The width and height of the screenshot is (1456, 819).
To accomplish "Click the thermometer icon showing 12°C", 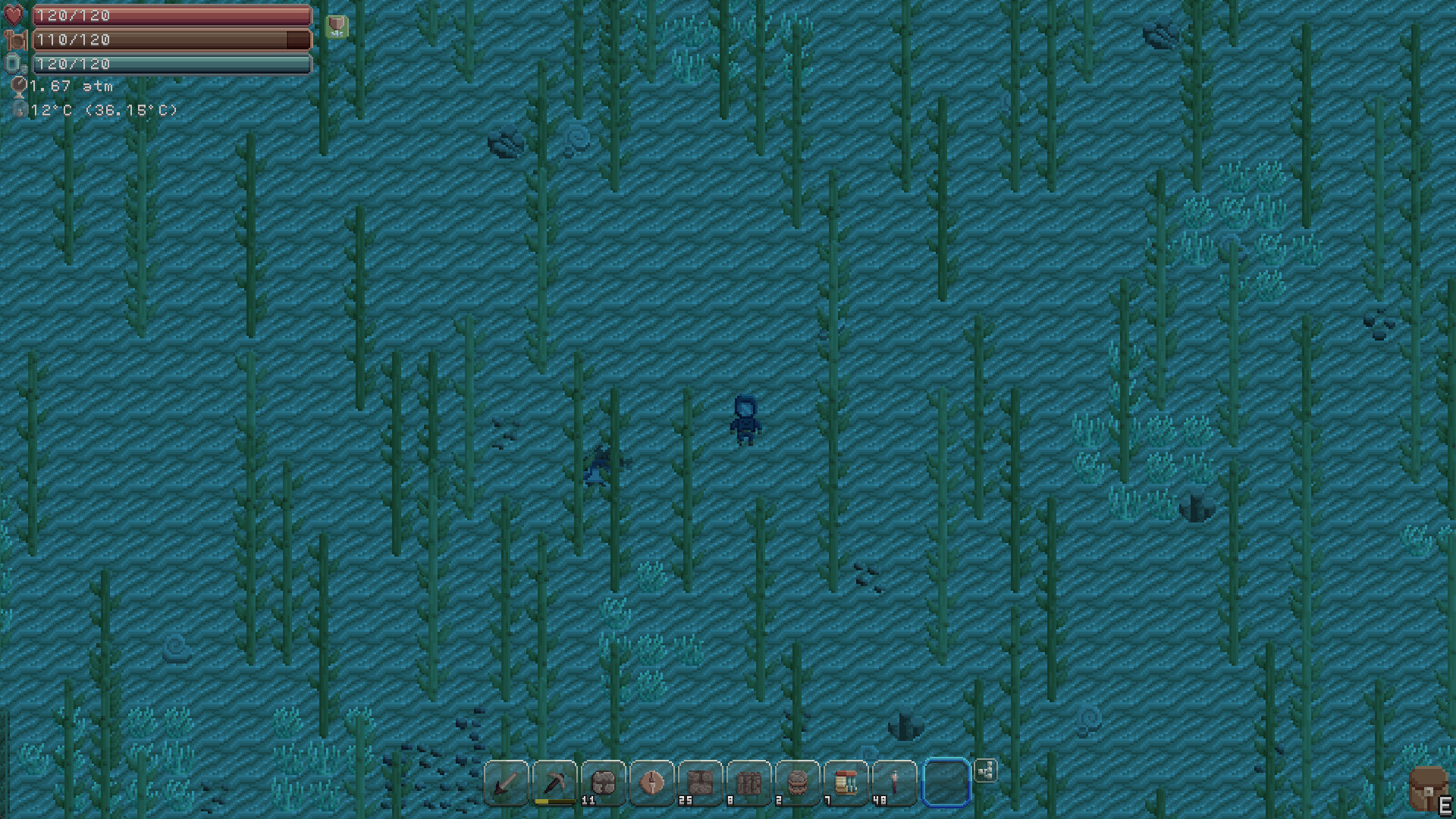I will click(x=20, y=109).
